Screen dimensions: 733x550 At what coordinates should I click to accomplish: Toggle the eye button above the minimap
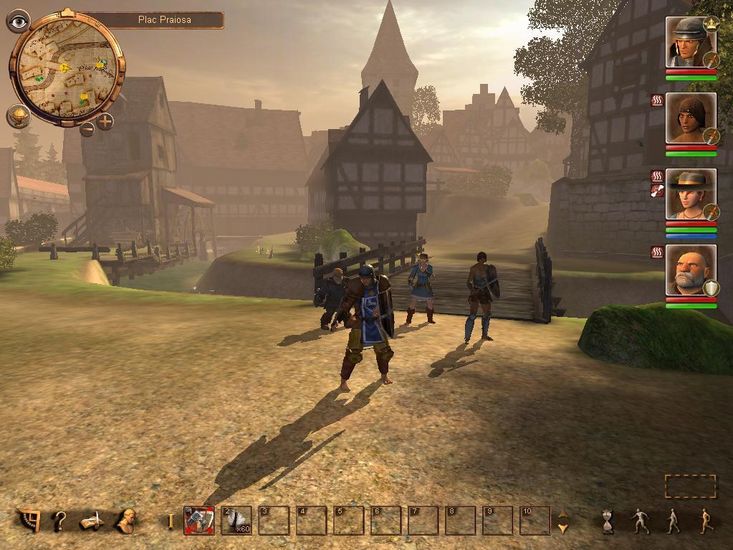18,21
